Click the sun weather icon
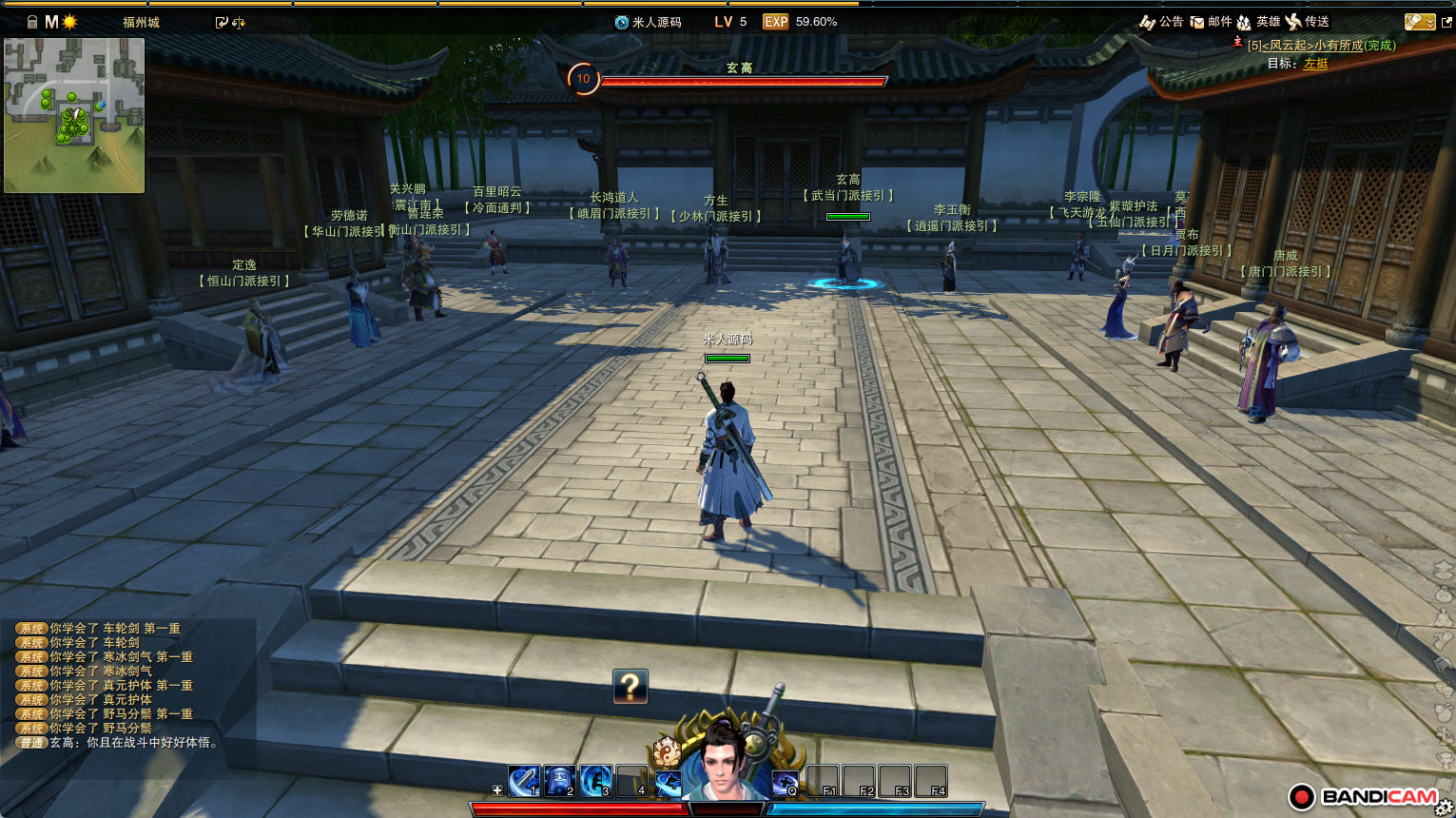 coord(69,22)
